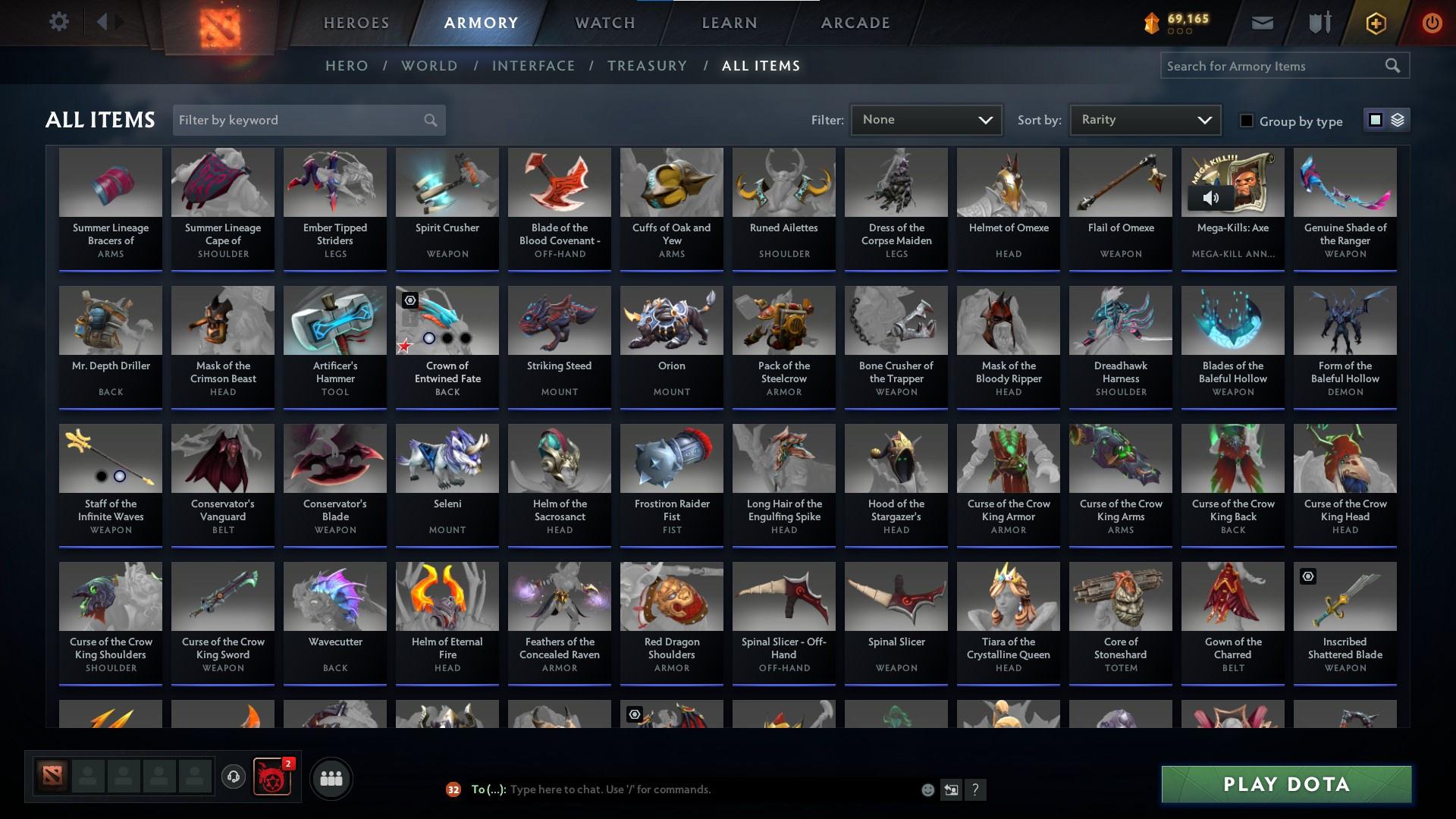
Task: Open the Filter dropdown showing None
Action: (x=926, y=119)
